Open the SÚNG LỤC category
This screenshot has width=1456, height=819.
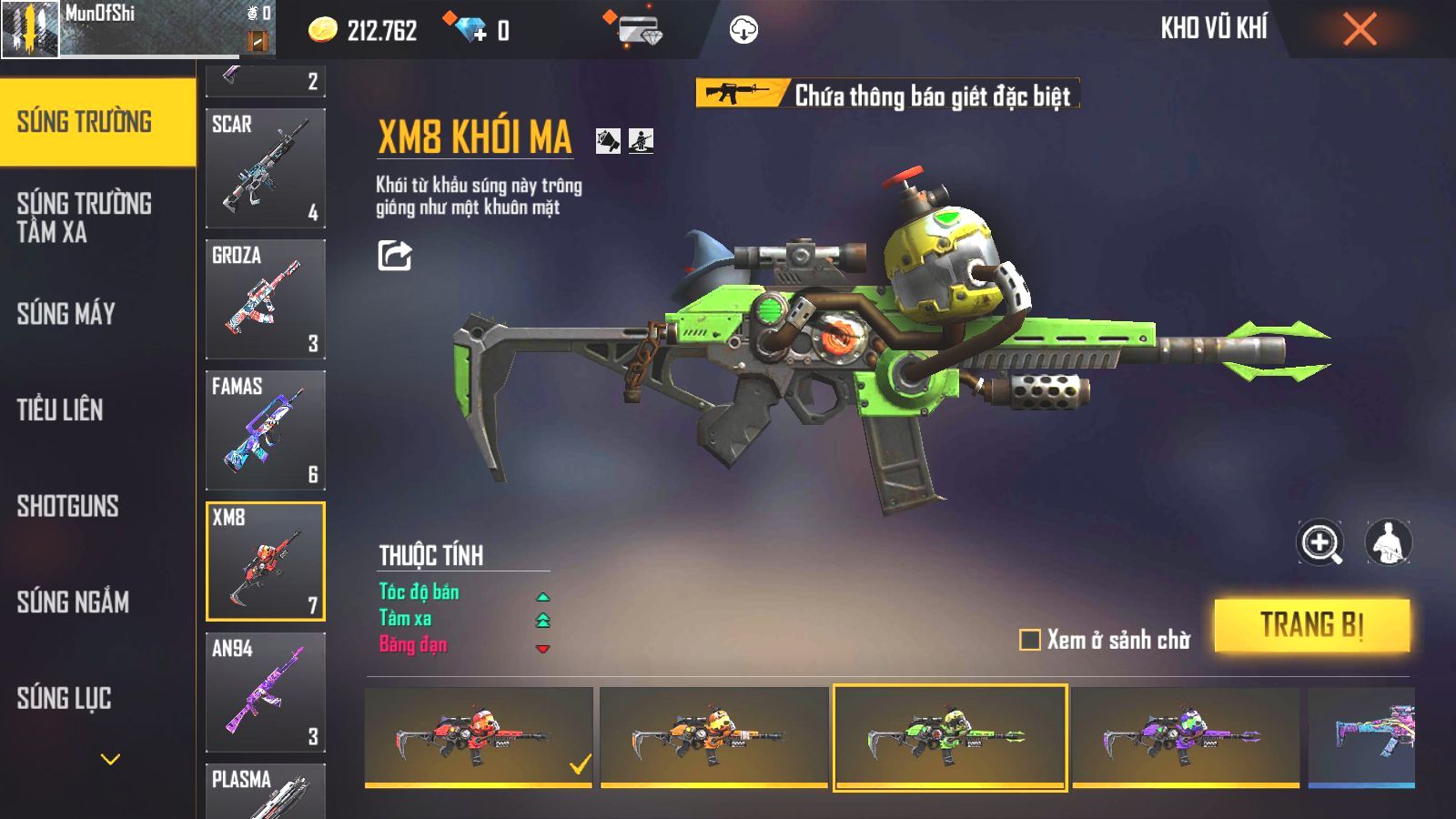coord(65,698)
